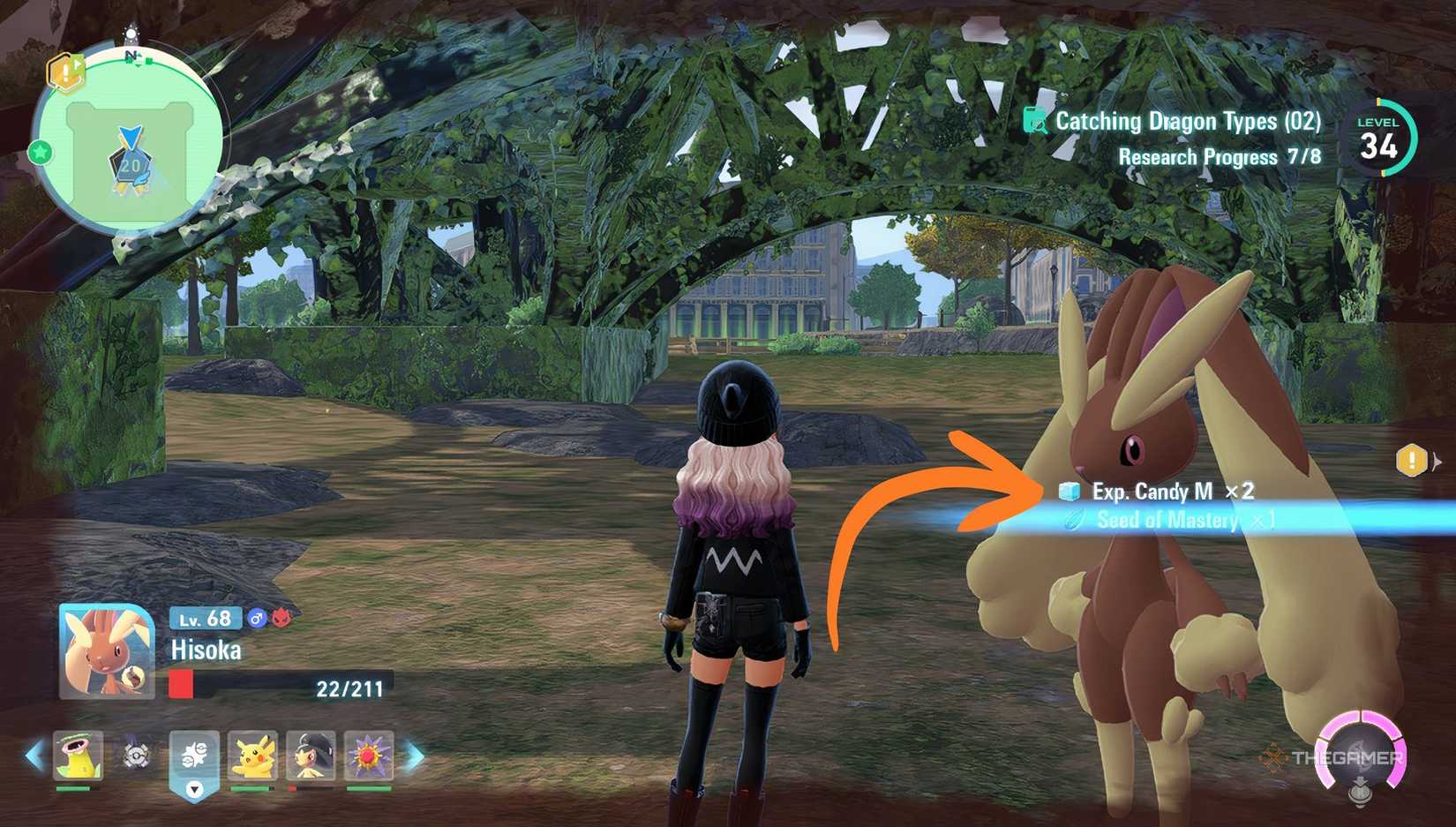Click the male gender symbol beside Lv. 68
1456x827 pixels.
coord(257,619)
